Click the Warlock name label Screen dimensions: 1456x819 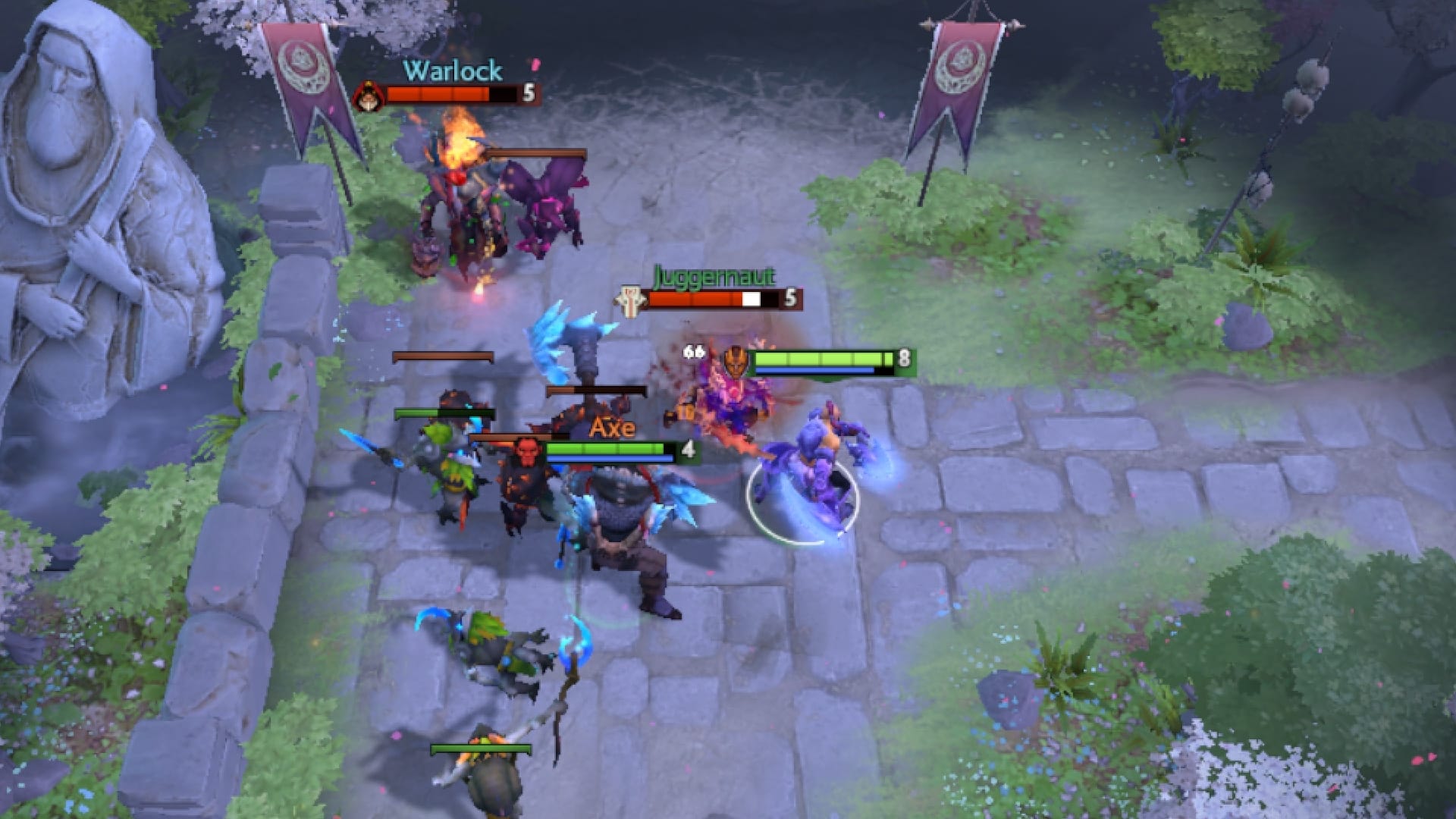pyautogui.click(x=452, y=73)
